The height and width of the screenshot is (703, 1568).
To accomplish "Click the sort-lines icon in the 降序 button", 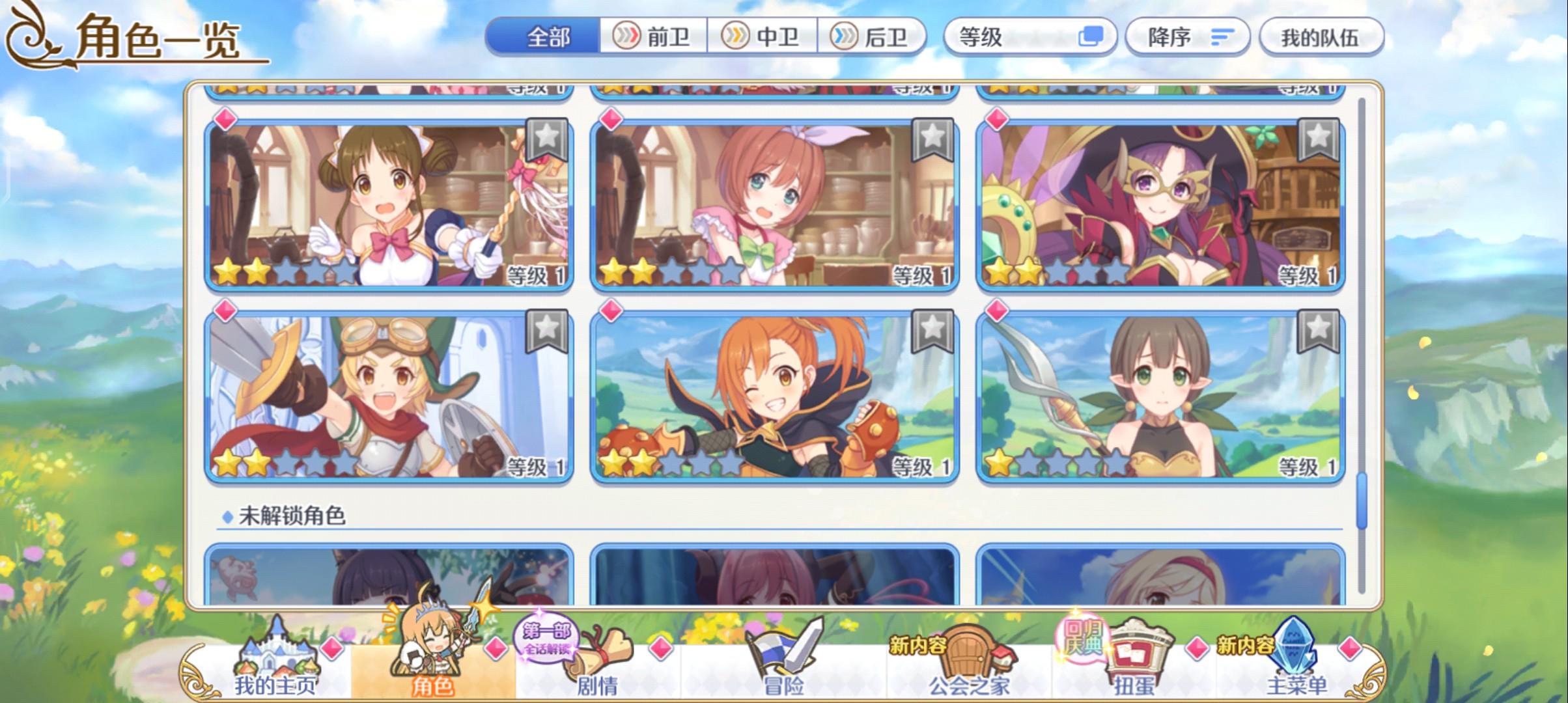I will click(1224, 37).
